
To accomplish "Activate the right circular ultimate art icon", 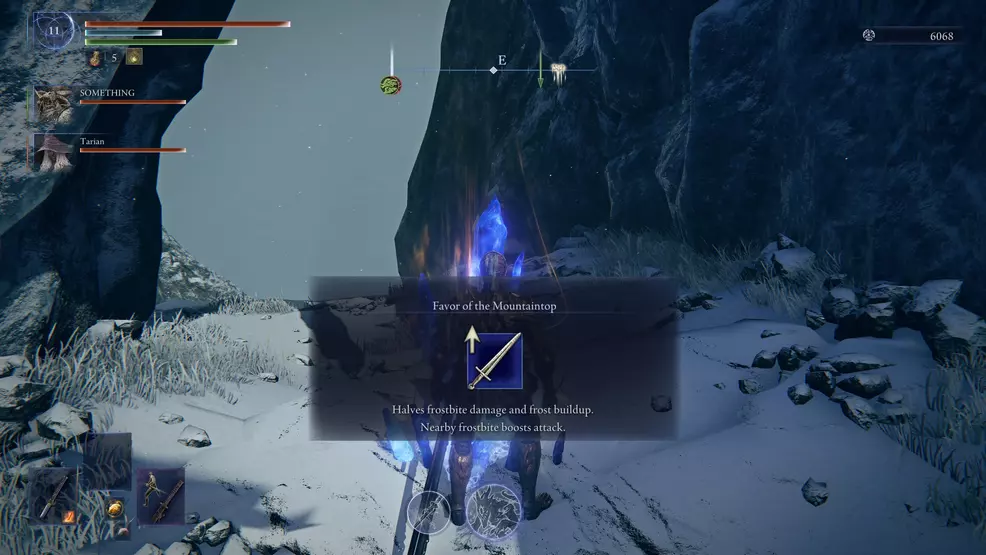I will click(493, 510).
